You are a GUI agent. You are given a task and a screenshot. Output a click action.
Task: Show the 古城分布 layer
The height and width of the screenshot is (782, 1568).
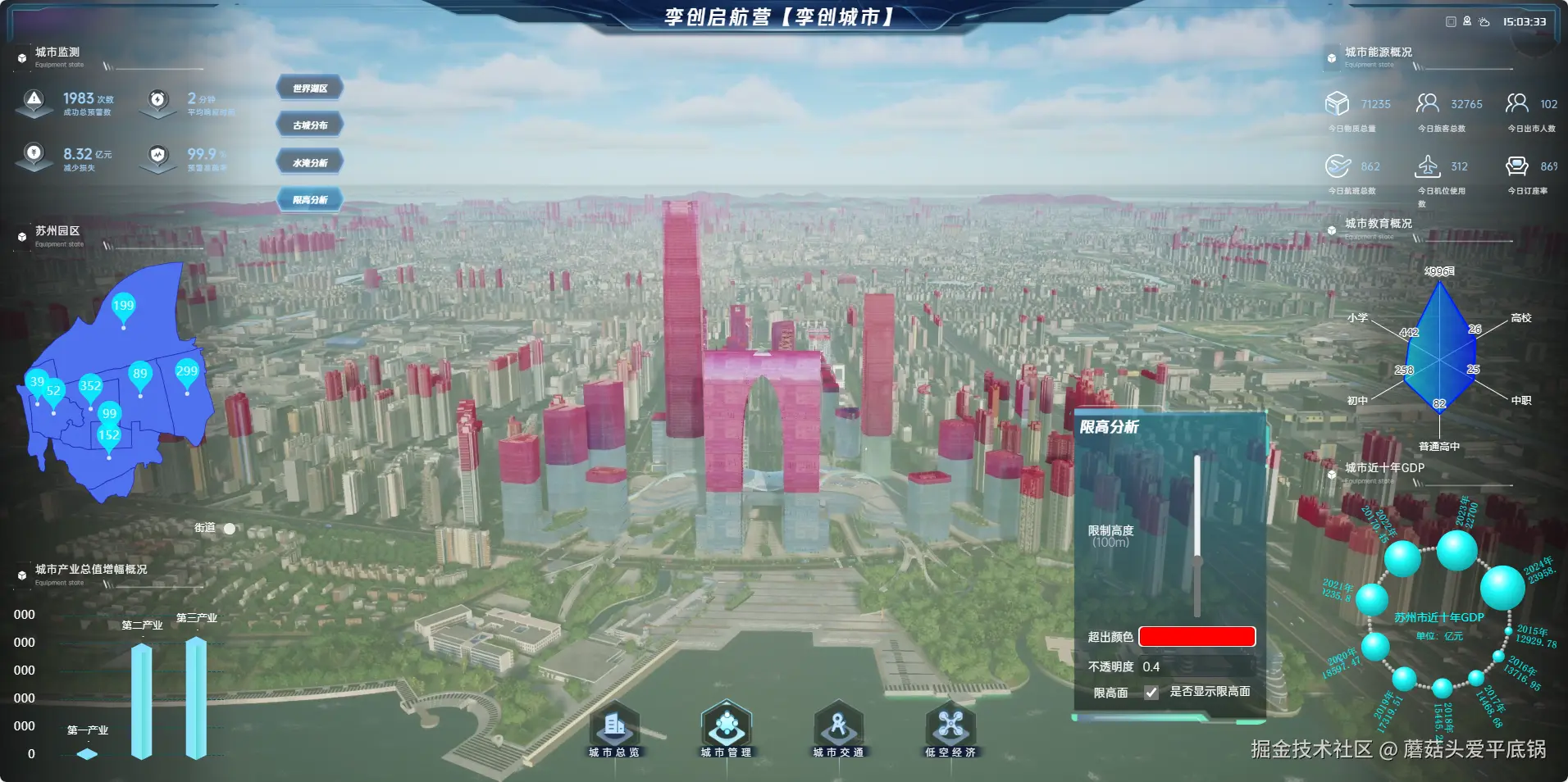pyautogui.click(x=310, y=125)
